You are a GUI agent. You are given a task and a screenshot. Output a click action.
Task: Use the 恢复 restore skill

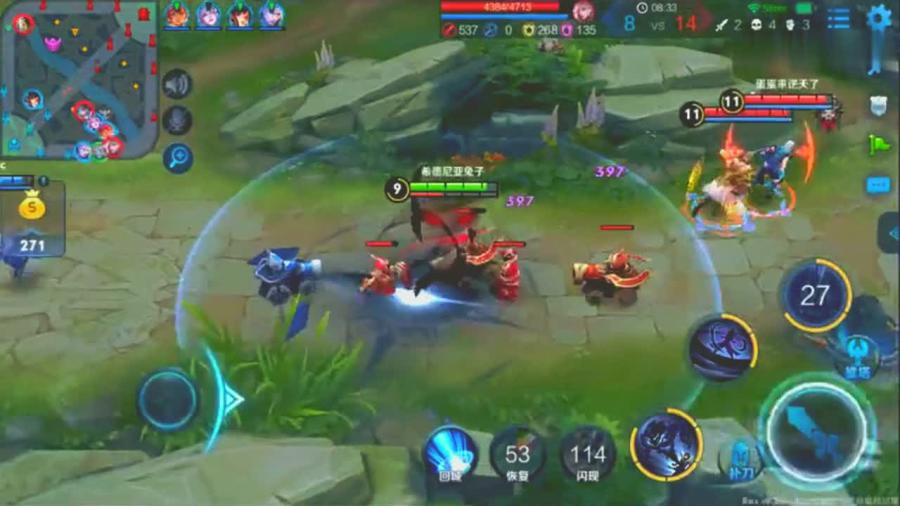(517, 455)
